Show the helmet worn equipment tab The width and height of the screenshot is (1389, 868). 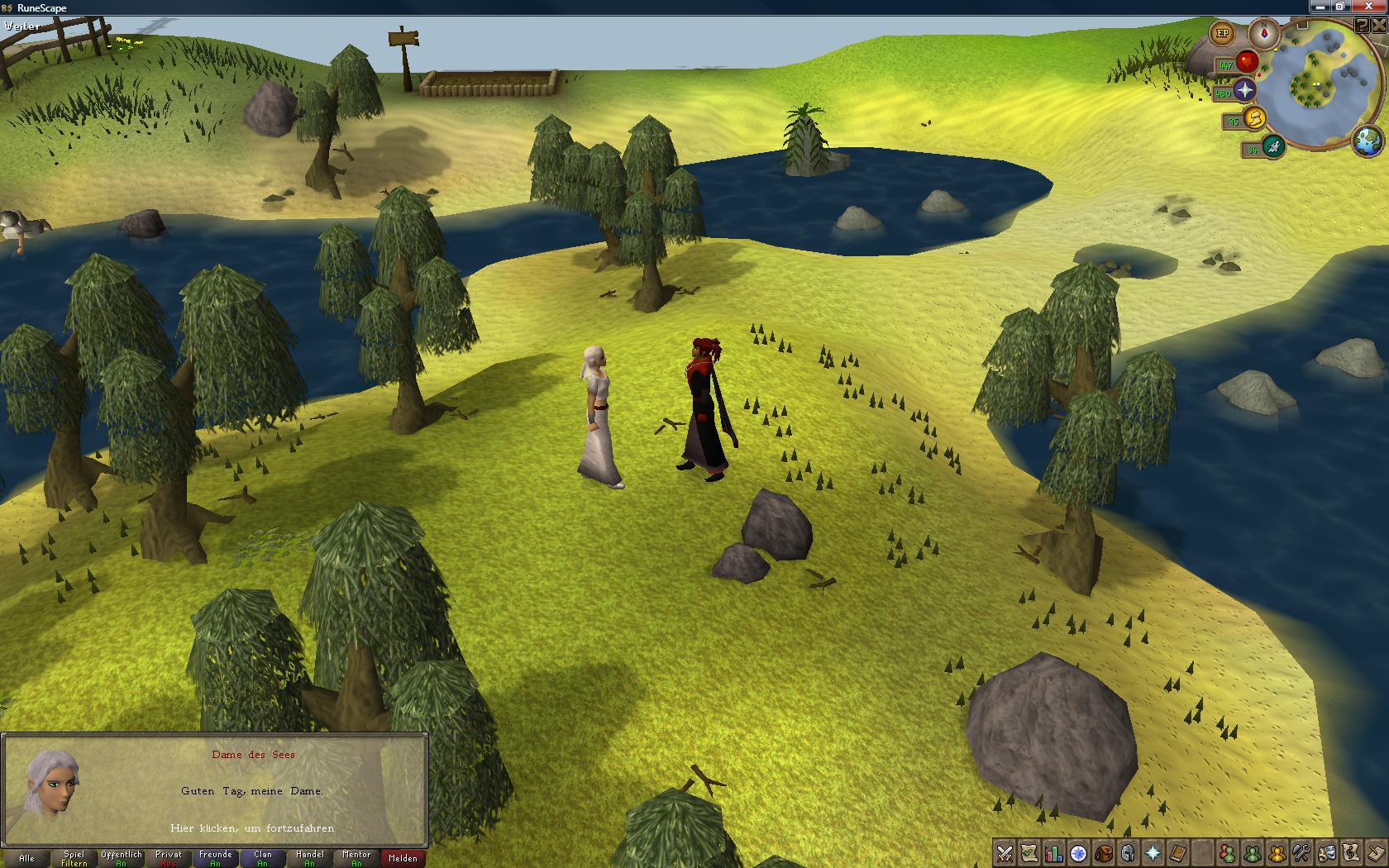pos(1128,853)
